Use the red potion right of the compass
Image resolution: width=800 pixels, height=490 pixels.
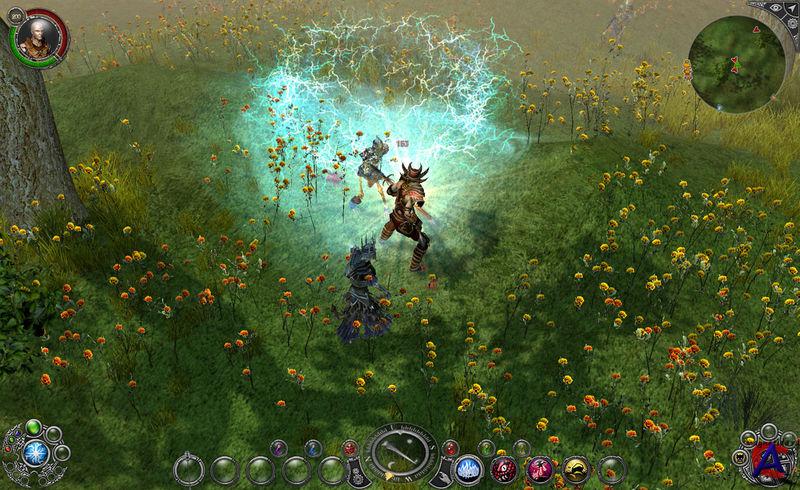pos(450,448)
